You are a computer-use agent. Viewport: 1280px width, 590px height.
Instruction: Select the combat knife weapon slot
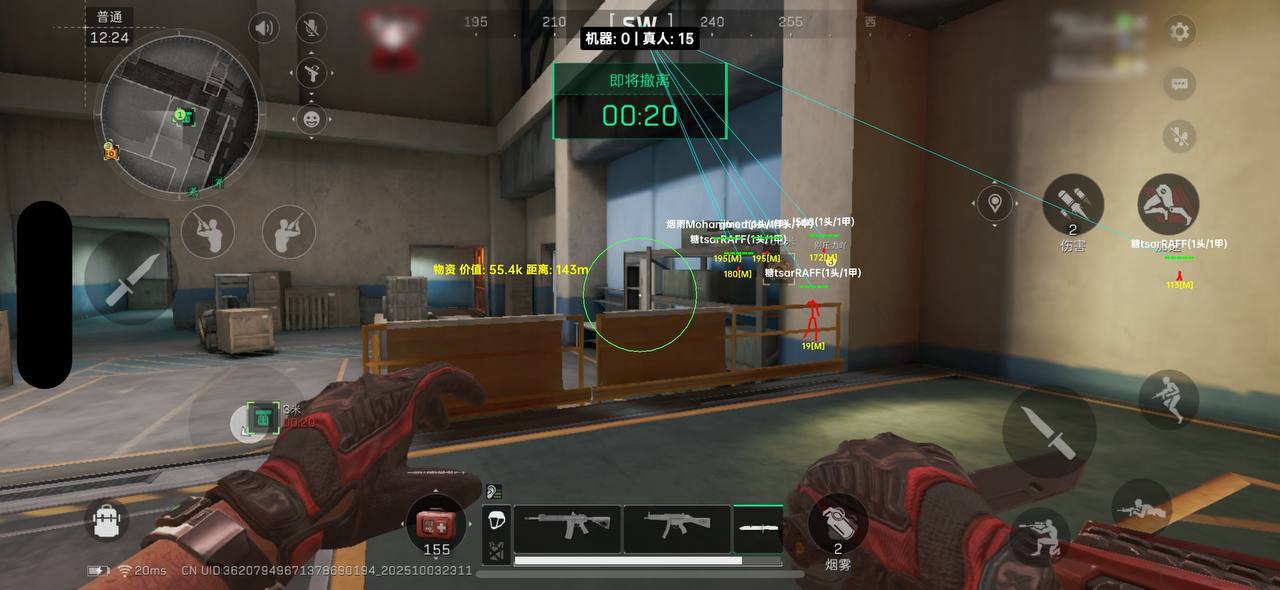click(x=758, y=528)
